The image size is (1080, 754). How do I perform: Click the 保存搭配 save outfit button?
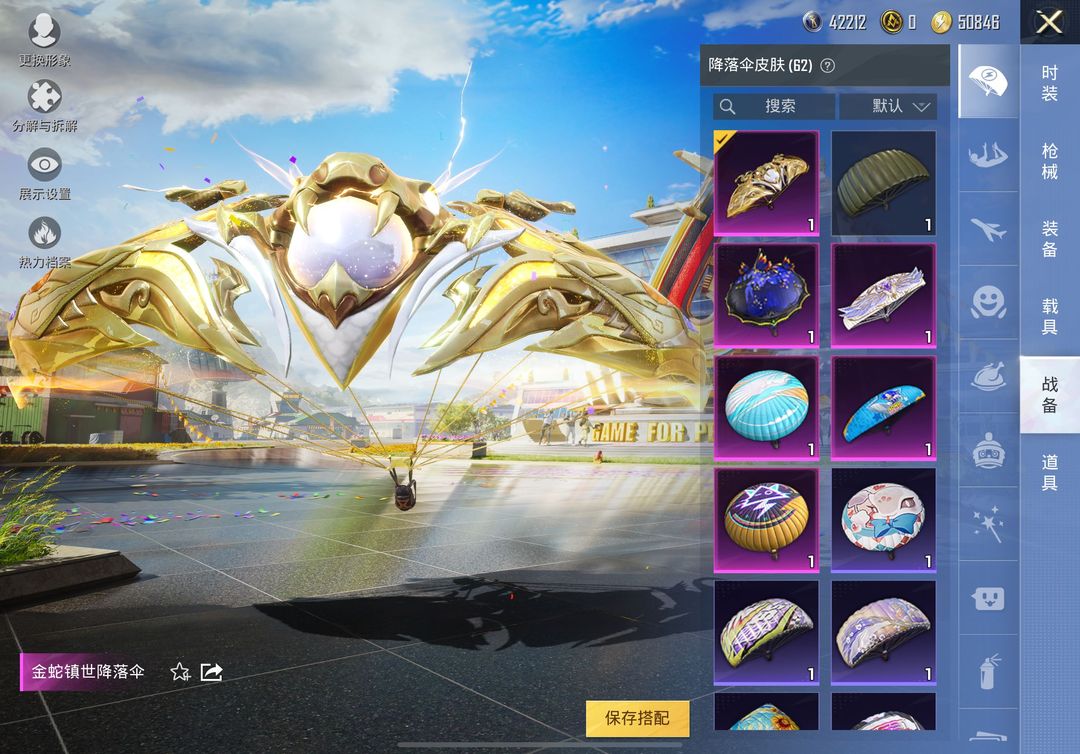point(637,718)
